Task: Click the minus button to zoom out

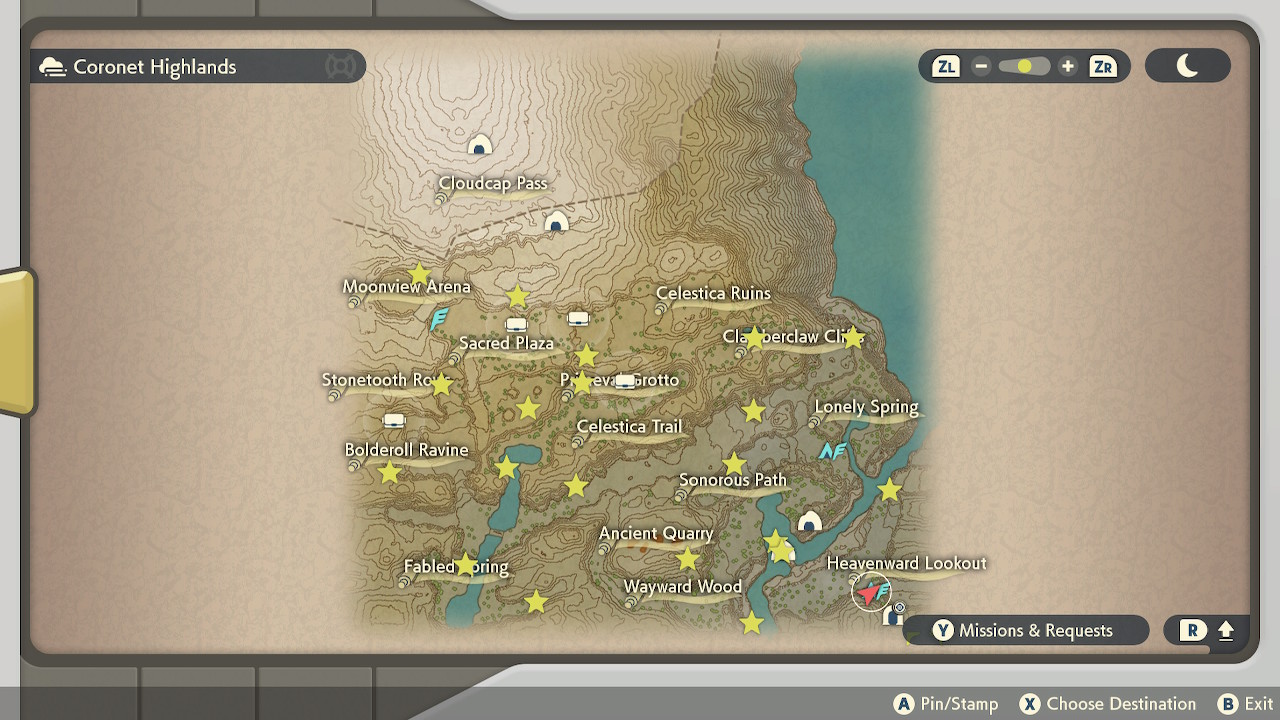Action: pyautogui.click(x=981, y=66)
